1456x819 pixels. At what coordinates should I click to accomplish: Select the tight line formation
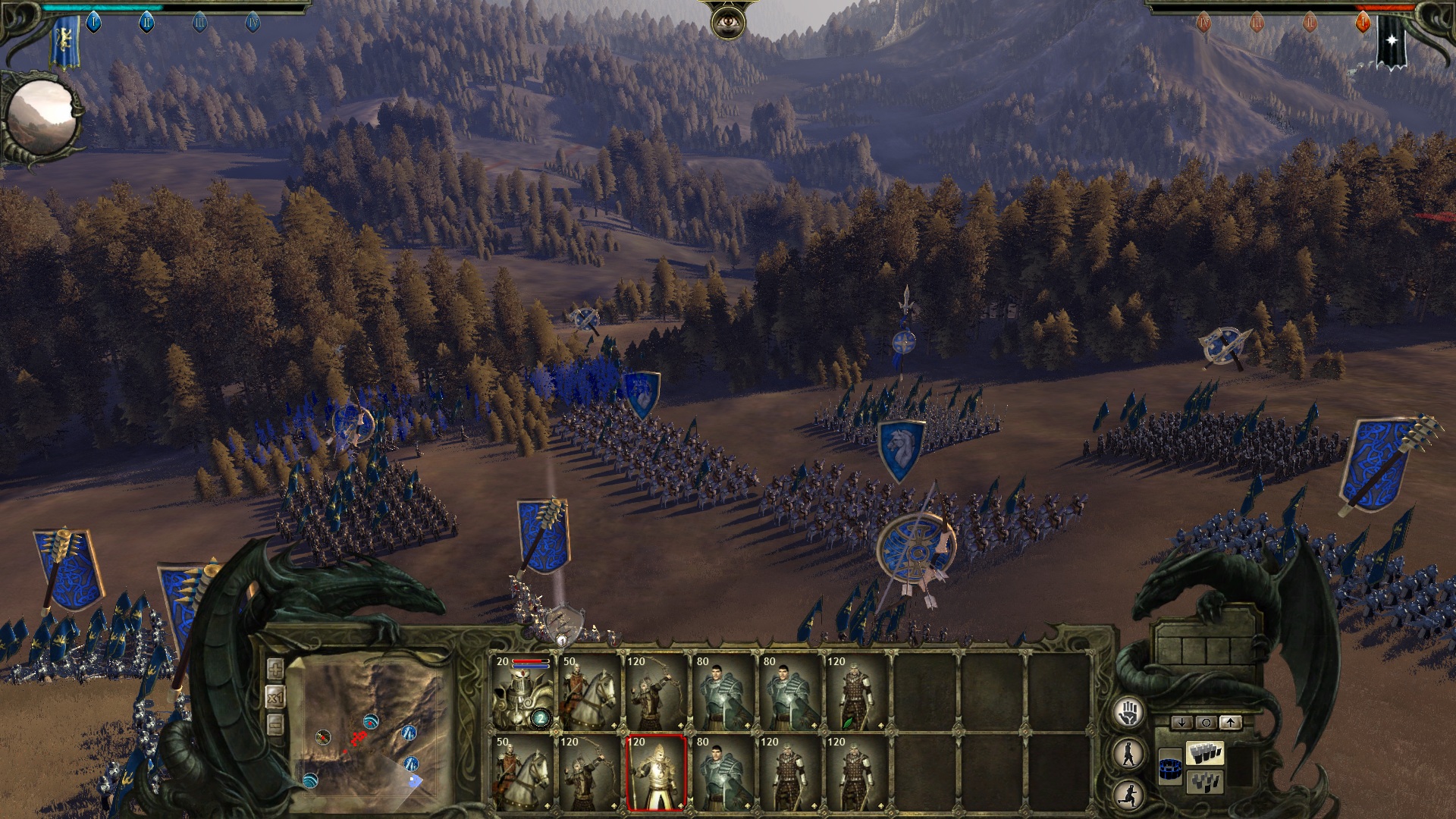point(1205,754)
